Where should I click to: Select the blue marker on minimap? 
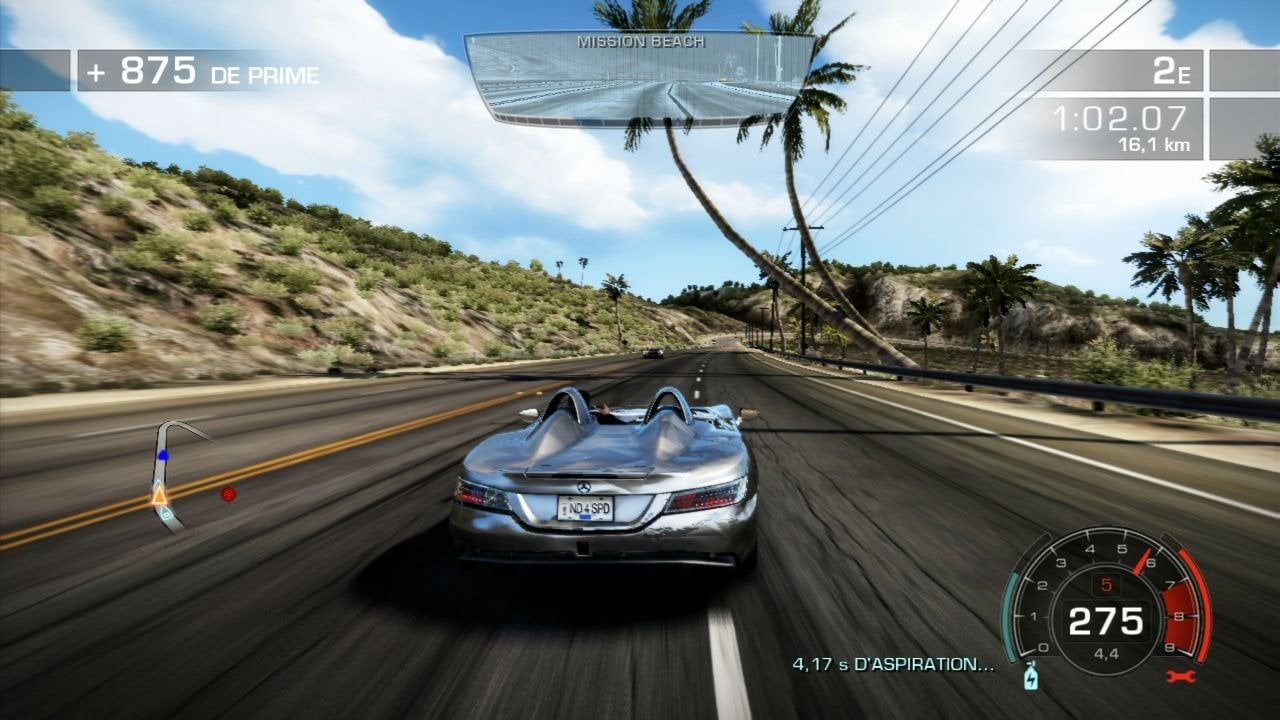pos(163,455)
